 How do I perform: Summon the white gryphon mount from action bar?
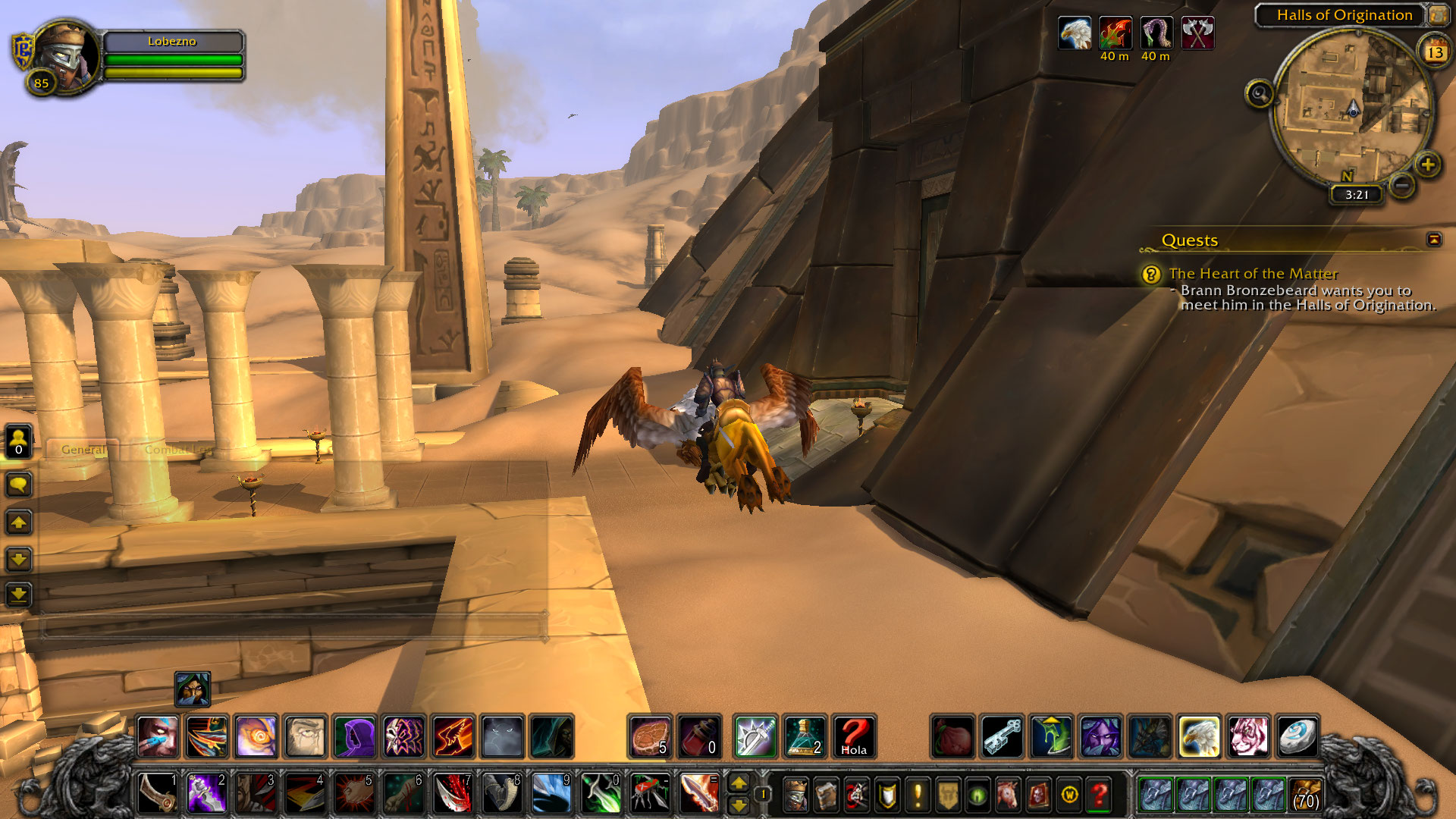point(1198,736)
